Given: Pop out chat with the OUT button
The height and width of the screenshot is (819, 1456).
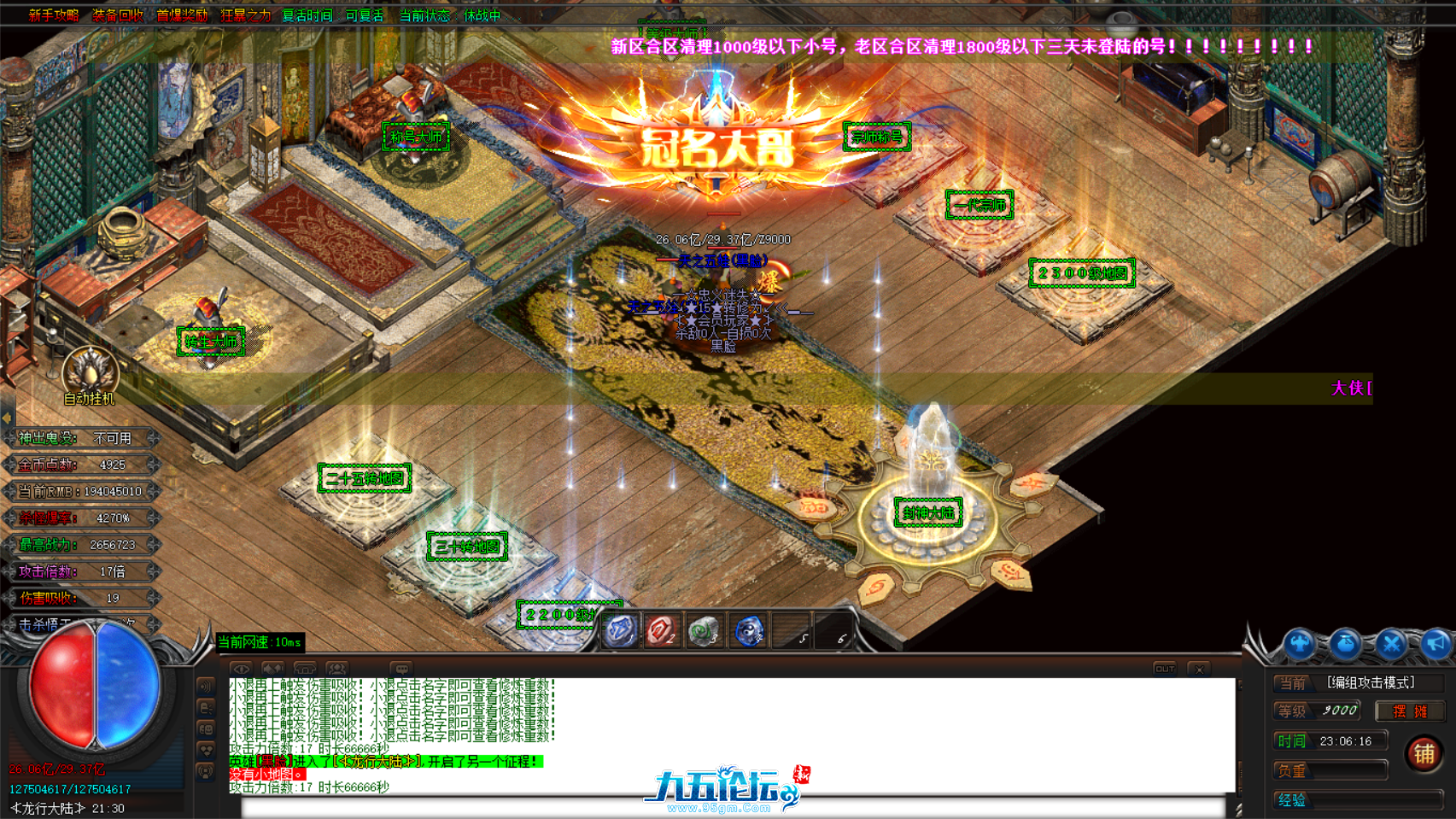Looking at the screenshot, I should click(x=1163, y=670).
